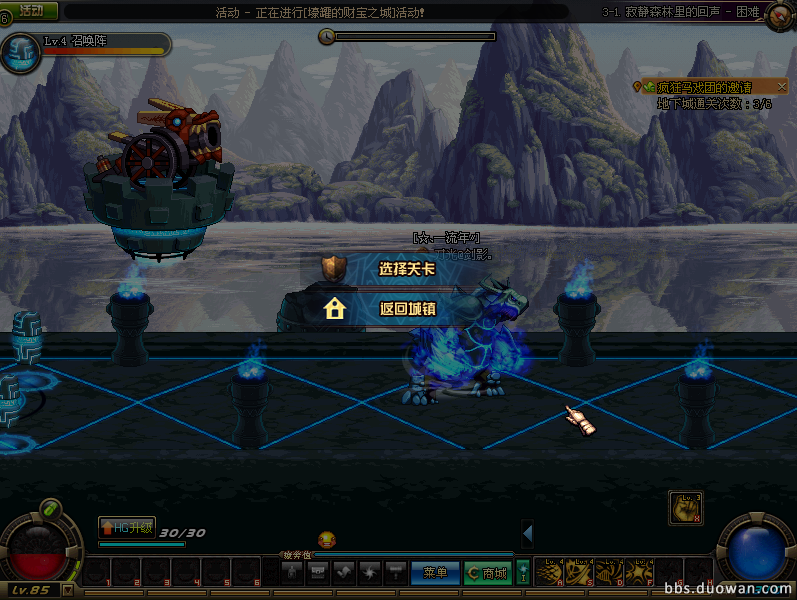
Task: Activate the Lv.3 fist skill icon
Action: [685, 507]
